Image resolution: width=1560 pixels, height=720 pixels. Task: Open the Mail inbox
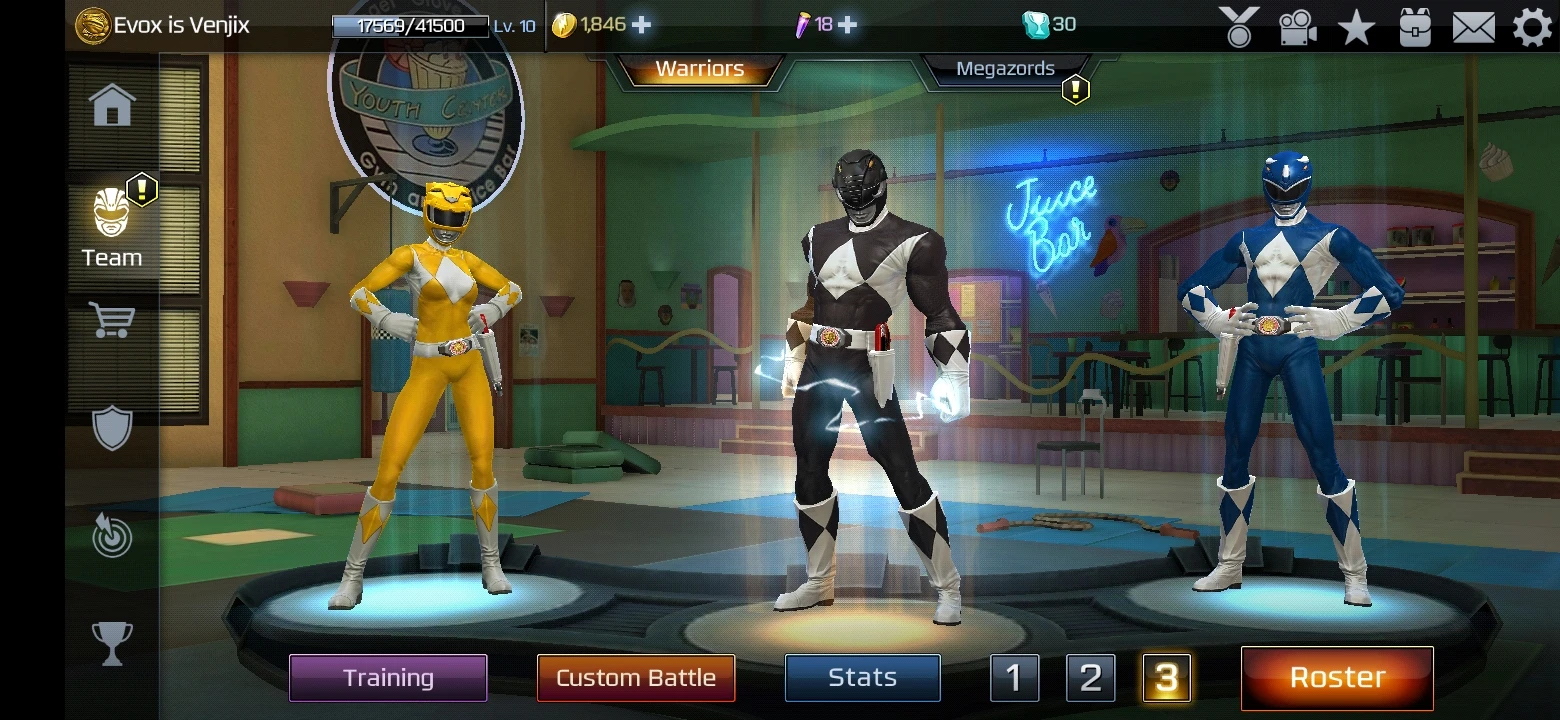click(1471, 27)
